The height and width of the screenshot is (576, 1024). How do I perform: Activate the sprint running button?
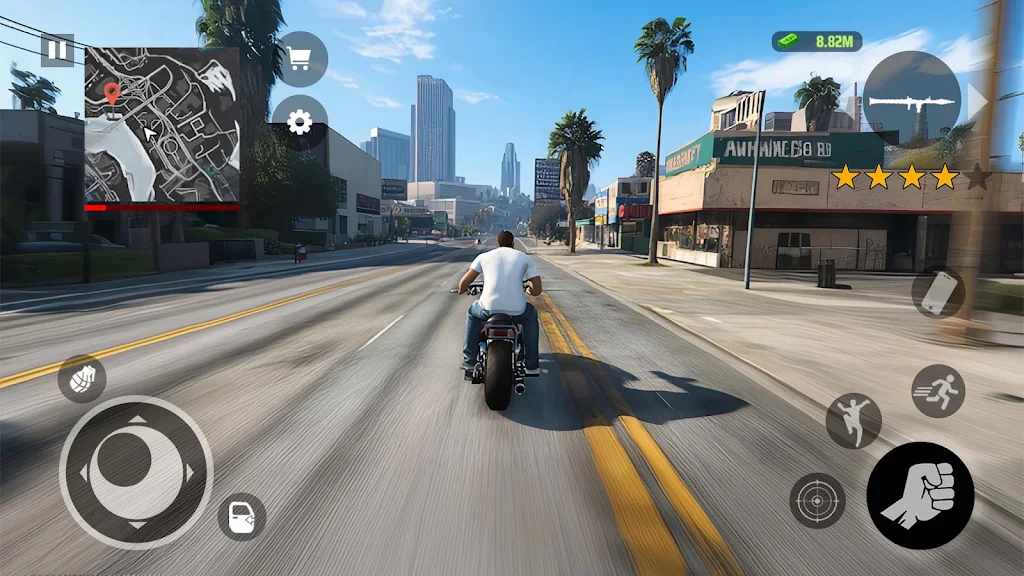938,391
